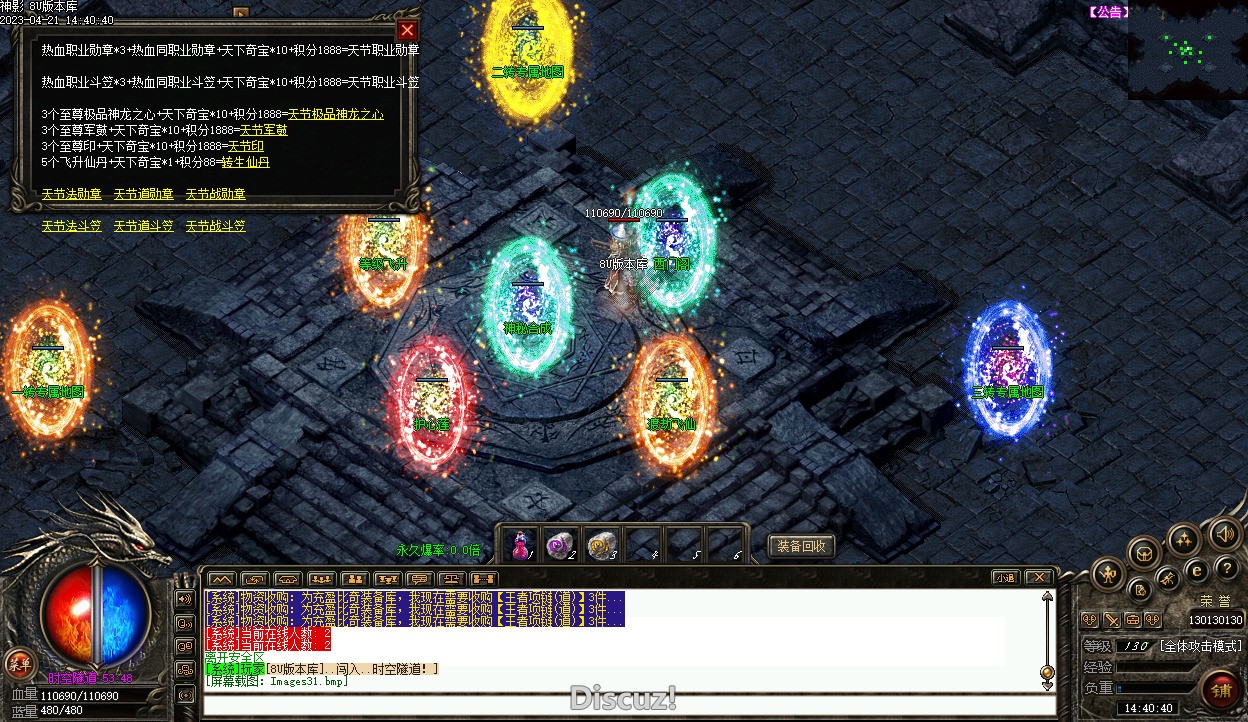
Task: Pick the 天节道勋章 option
Action: point(143,194)
